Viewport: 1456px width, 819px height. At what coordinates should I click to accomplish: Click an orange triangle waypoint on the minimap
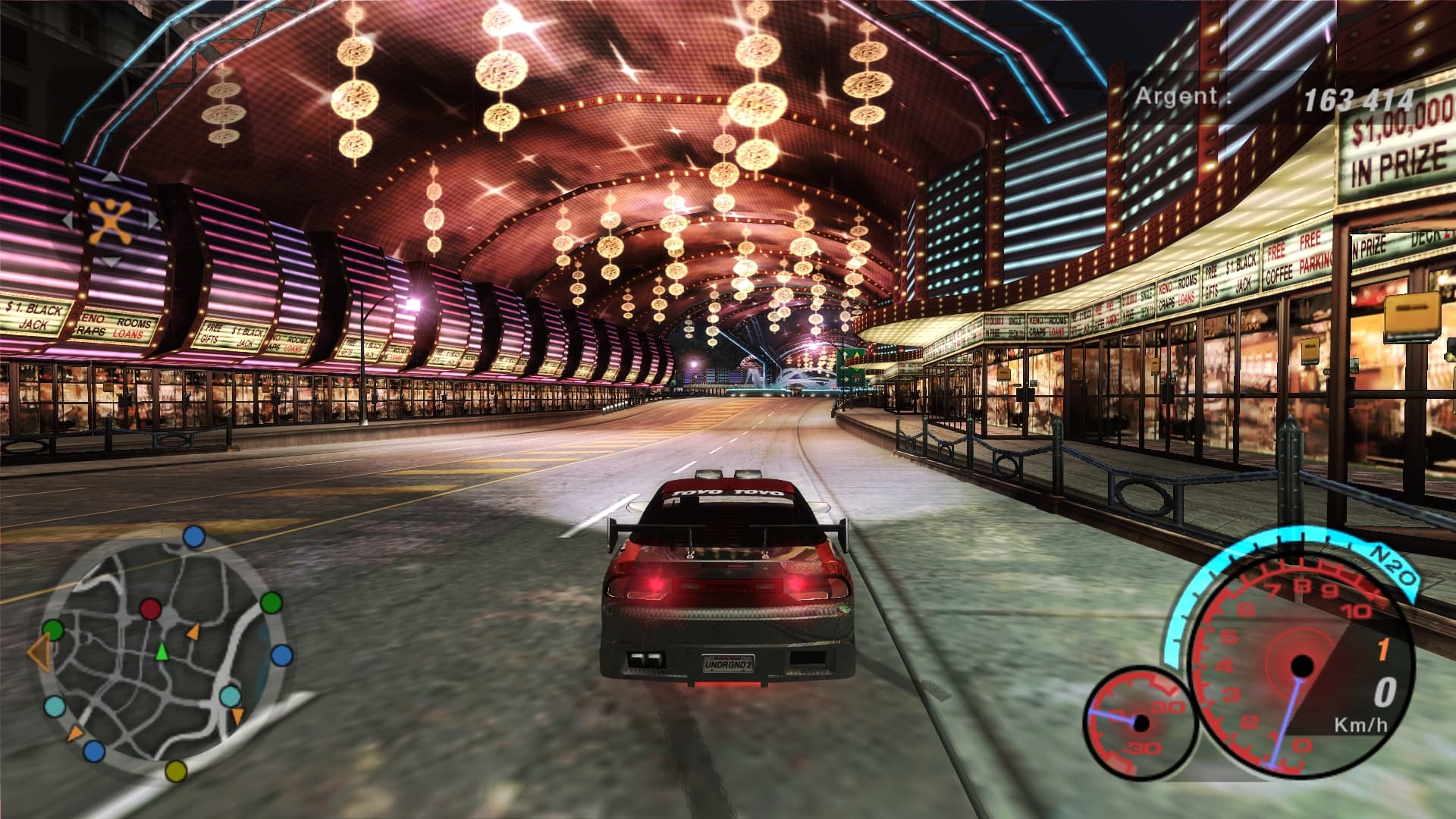(195, 632)
